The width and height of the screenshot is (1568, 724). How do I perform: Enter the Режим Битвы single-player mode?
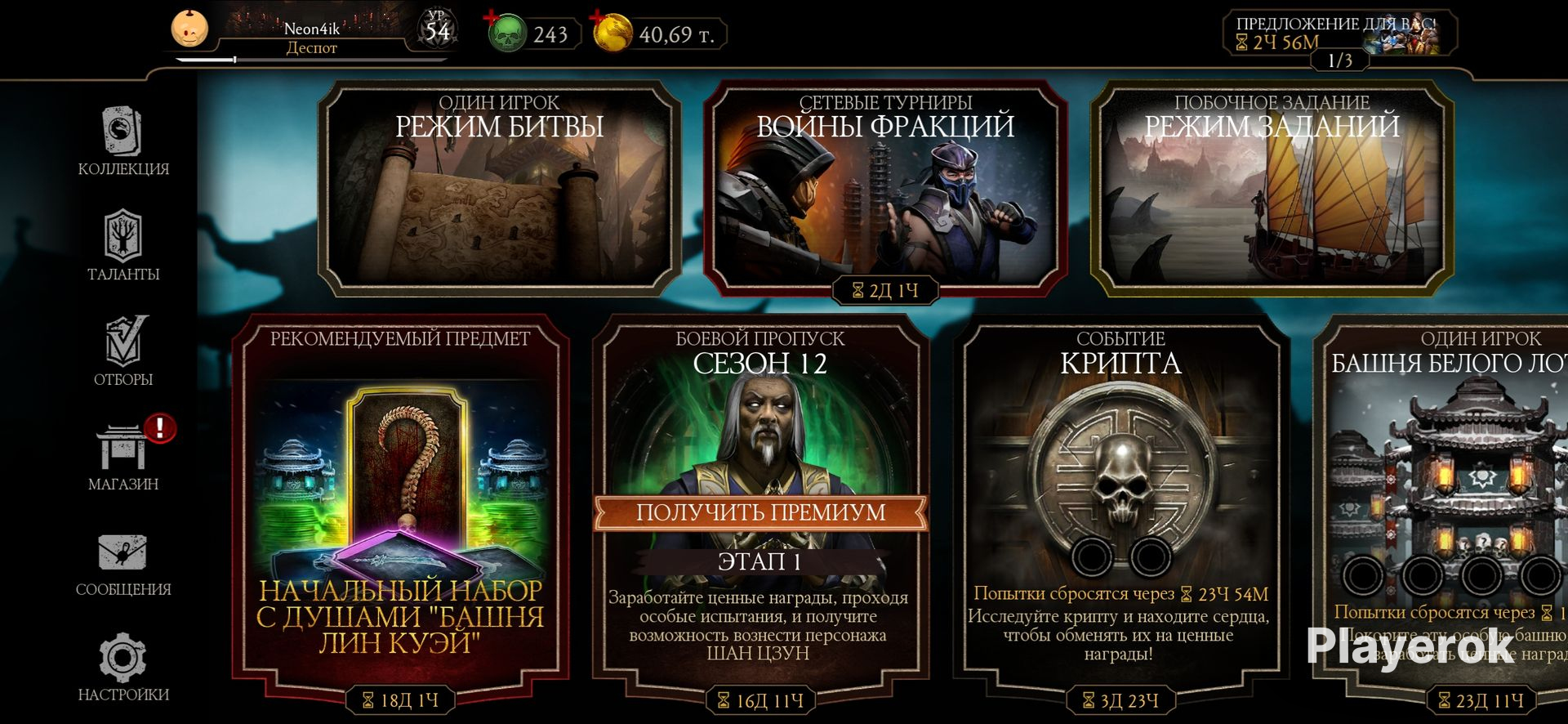(x=499, y=188)
